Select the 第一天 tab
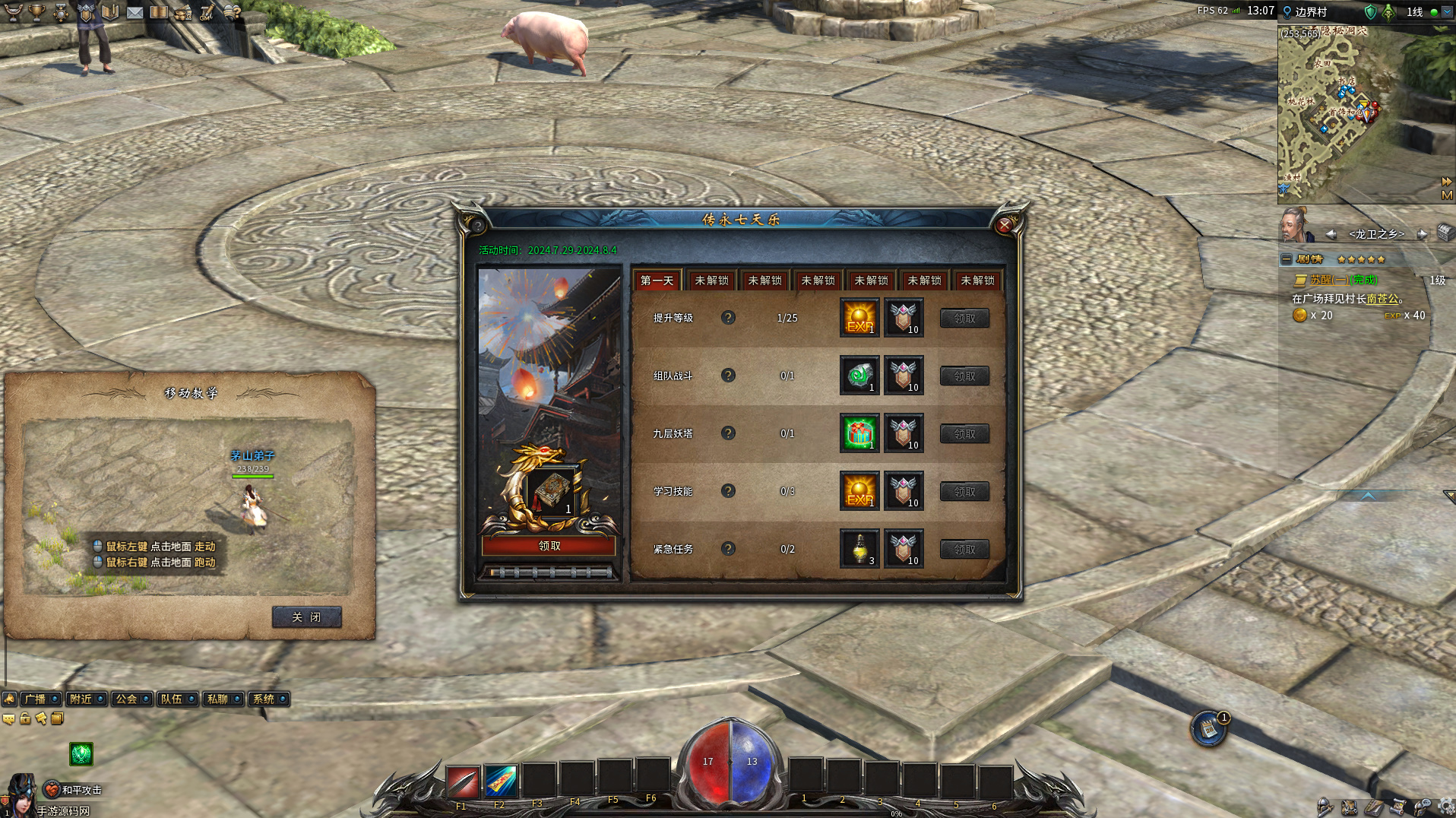1456x818 pixels. [x=657, y=281]
